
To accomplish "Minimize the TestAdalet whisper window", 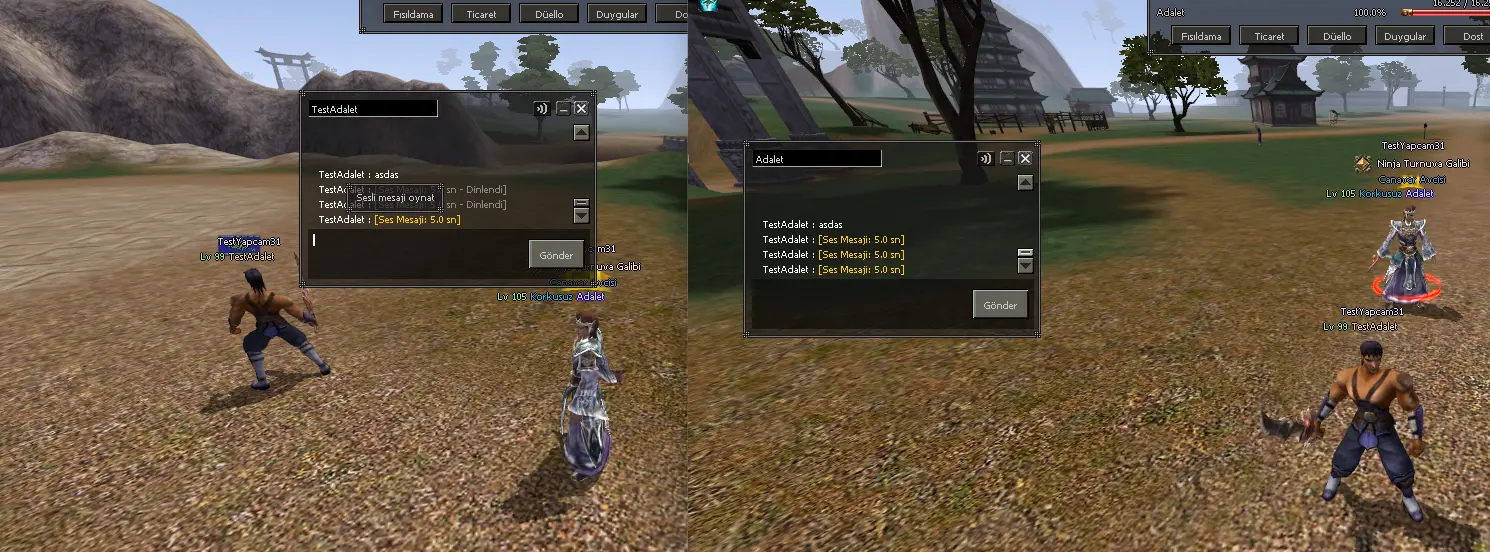I will tap(563, 109).
